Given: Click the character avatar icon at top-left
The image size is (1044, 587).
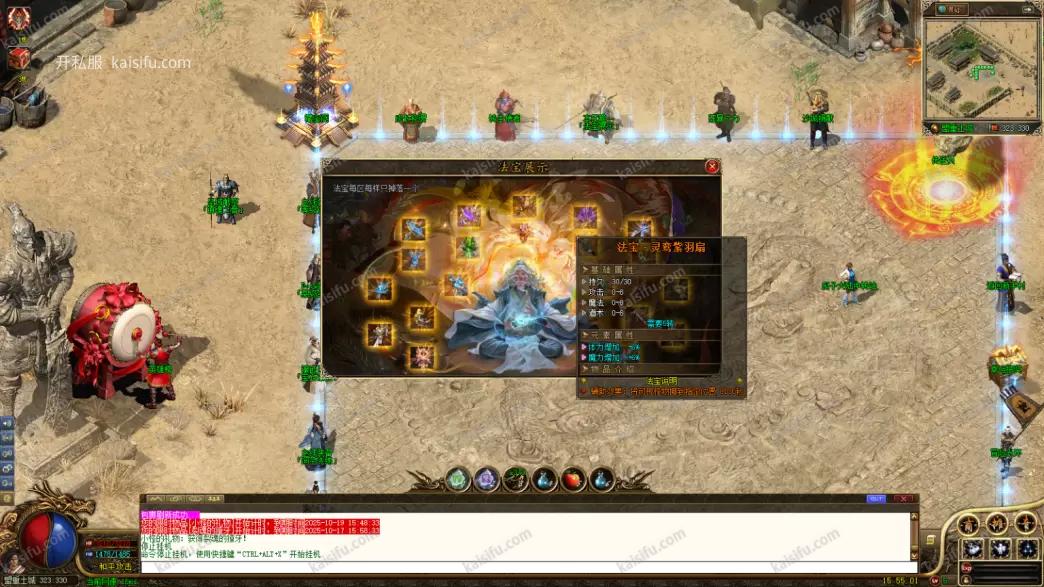Looking at the screenshot, I should click(19, 18).
